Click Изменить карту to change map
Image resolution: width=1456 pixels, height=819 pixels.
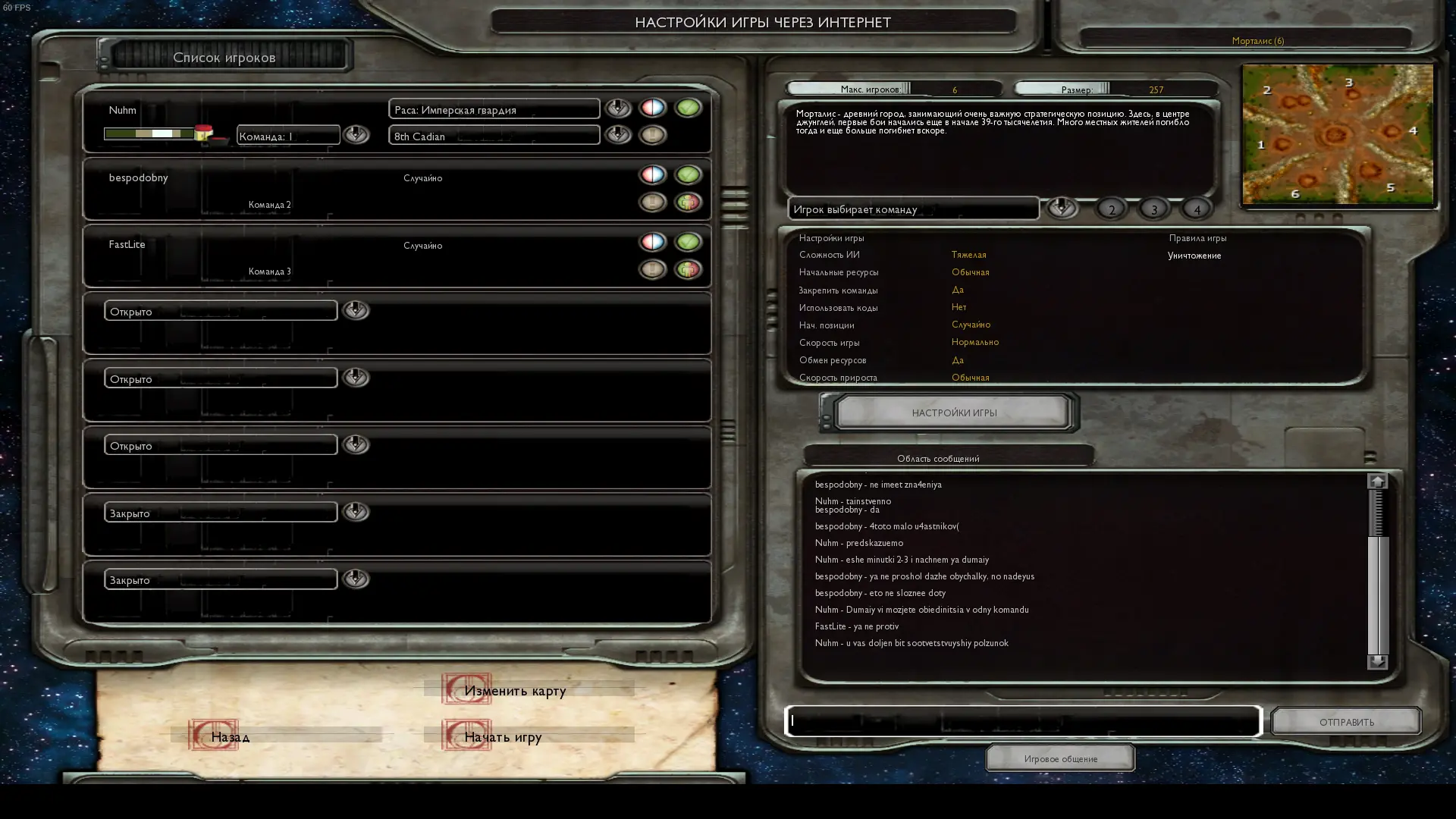514,690
